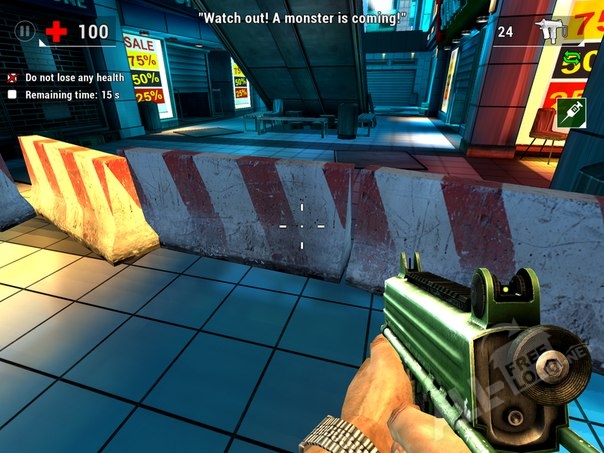Select the 'Remaining time' objective

coord(63,94)
